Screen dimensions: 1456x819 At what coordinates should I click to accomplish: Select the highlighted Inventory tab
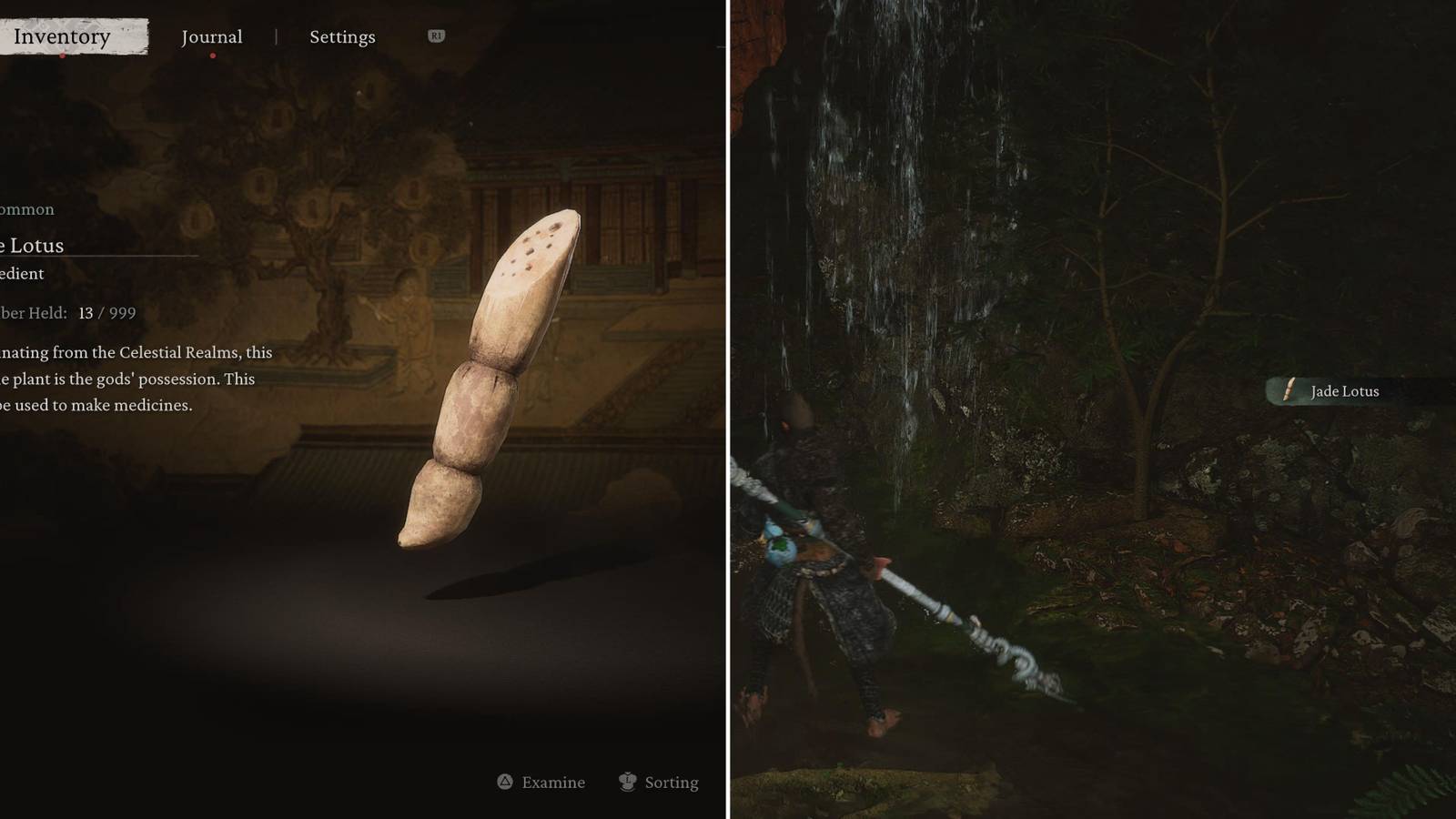click(x=60, y=36)
